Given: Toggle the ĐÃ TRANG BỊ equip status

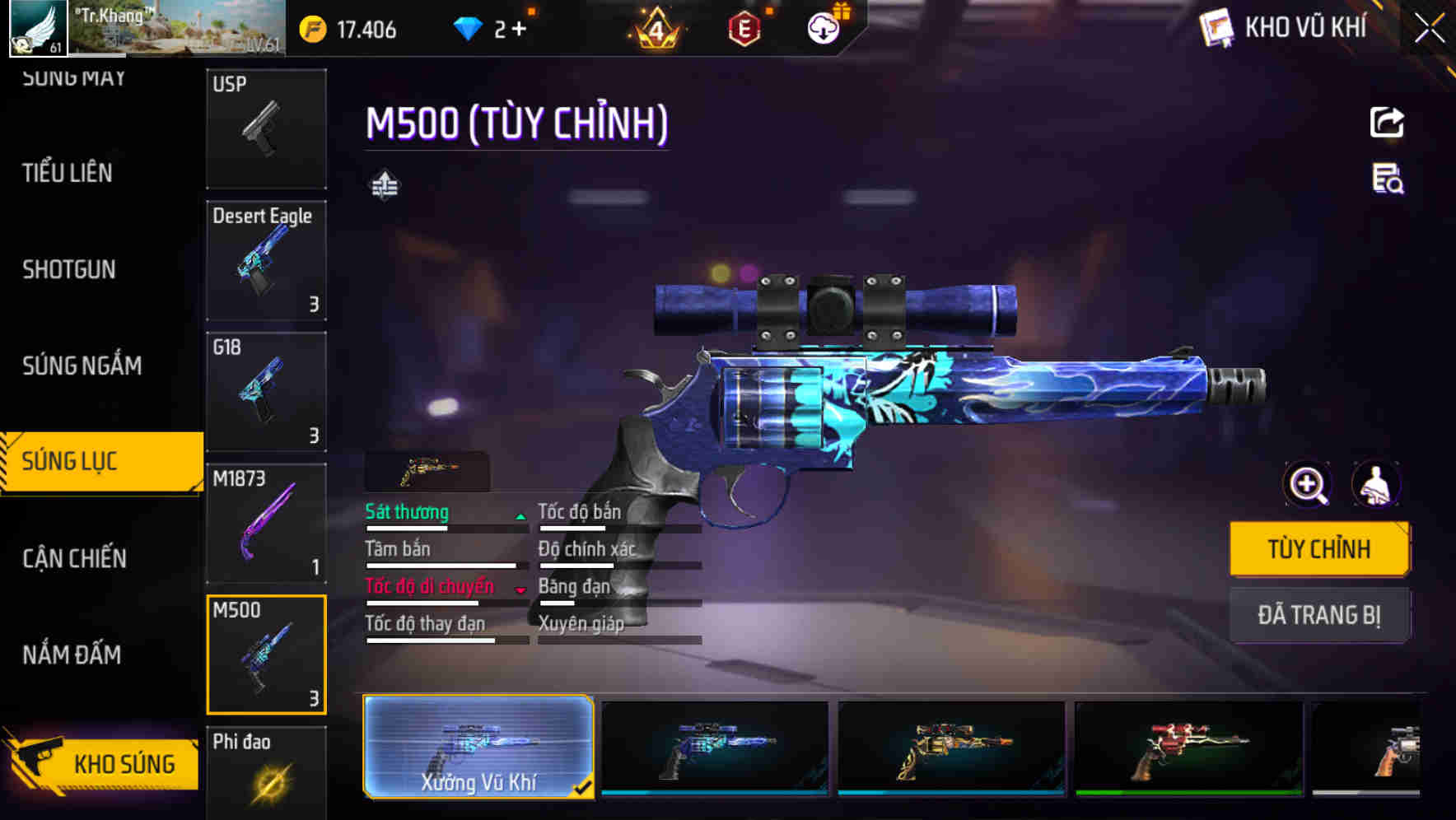Looking at the screenshot, I should pyautogui.click(x=1319, y=615).
